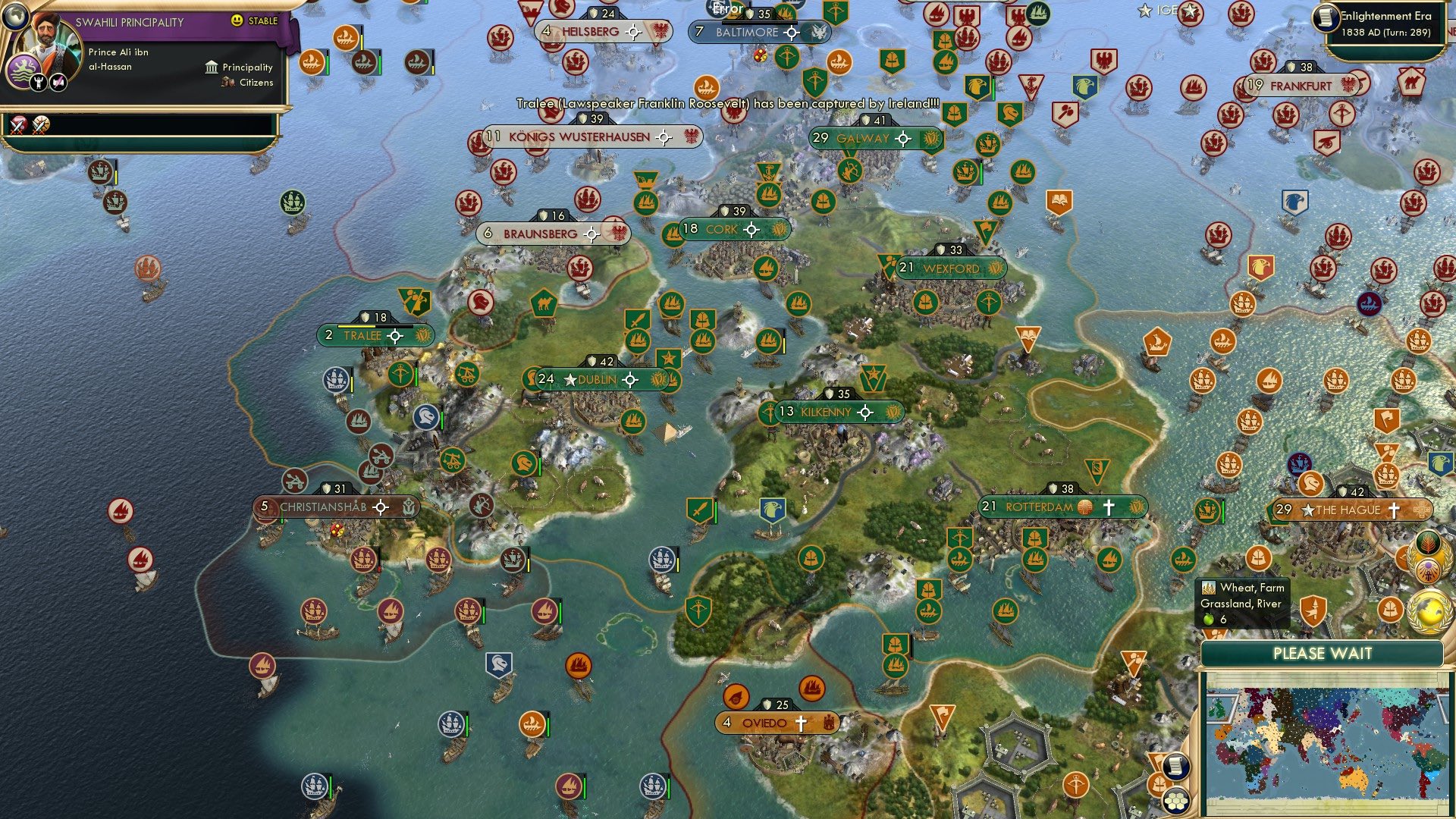Image resolution: width=1456 pixels, height=819 pixels.
Task: Select the purple religion notification medallion
Action: coord(1429,570)
